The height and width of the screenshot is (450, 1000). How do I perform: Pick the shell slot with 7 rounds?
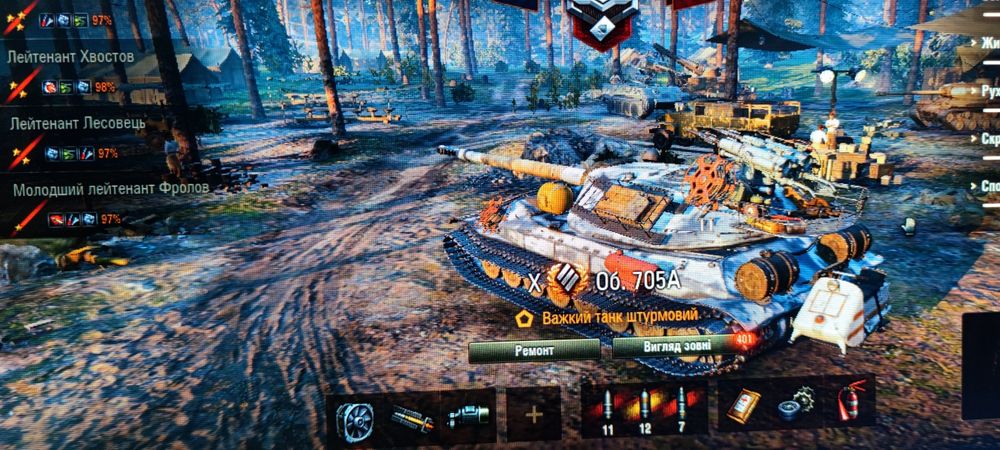(683, 406)
